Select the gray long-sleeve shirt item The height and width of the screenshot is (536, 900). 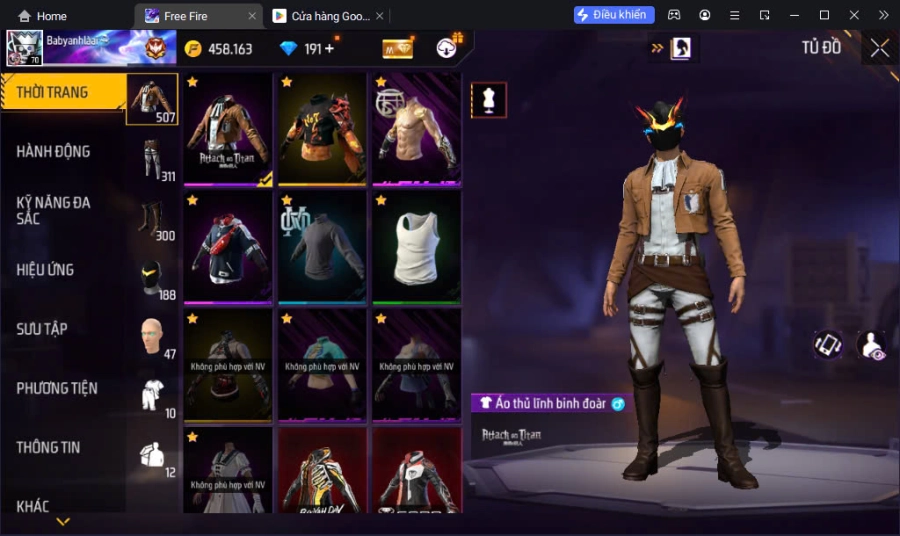(x=322, y=247)
